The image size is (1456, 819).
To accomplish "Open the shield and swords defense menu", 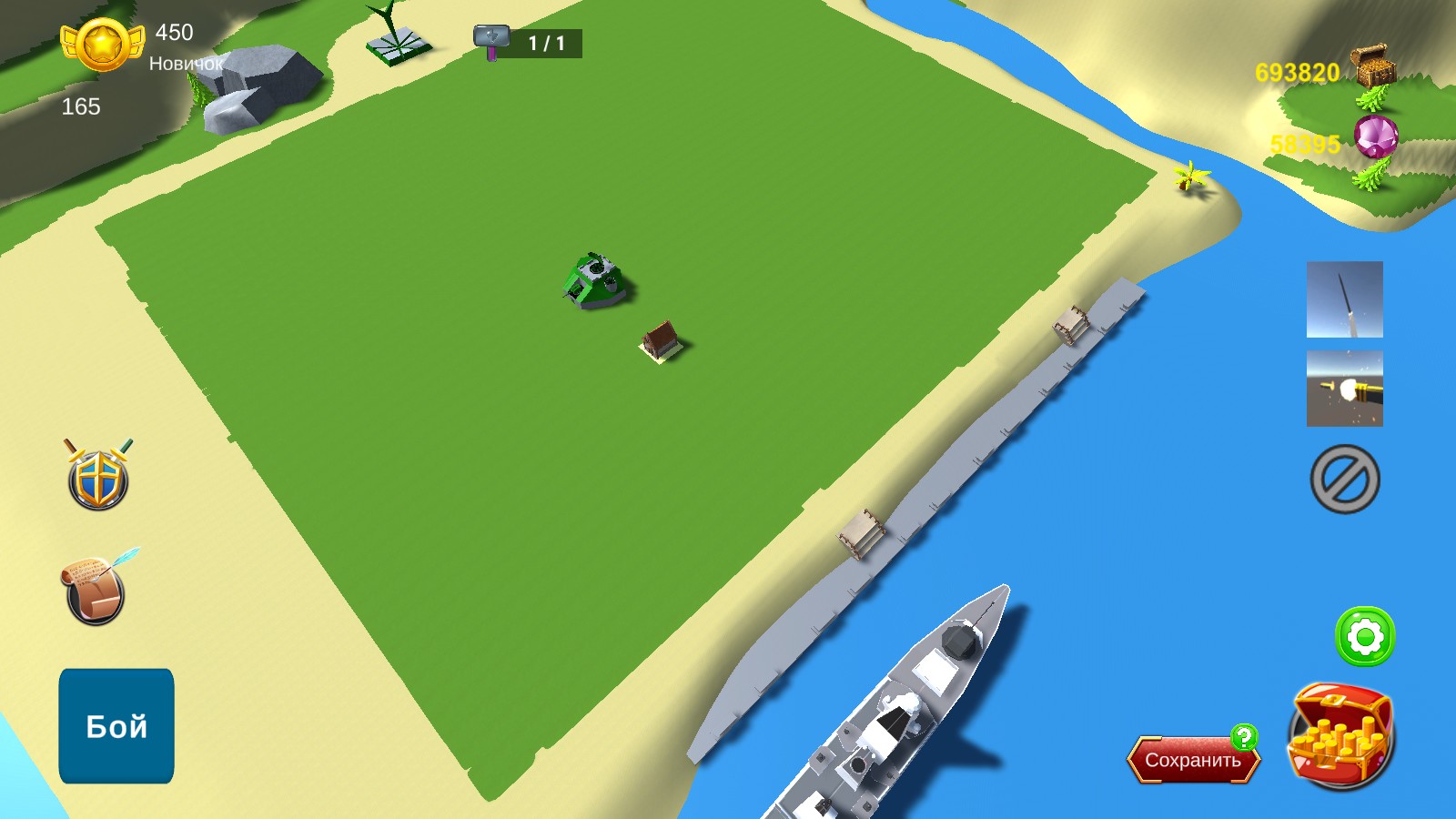I will point(96,474).
